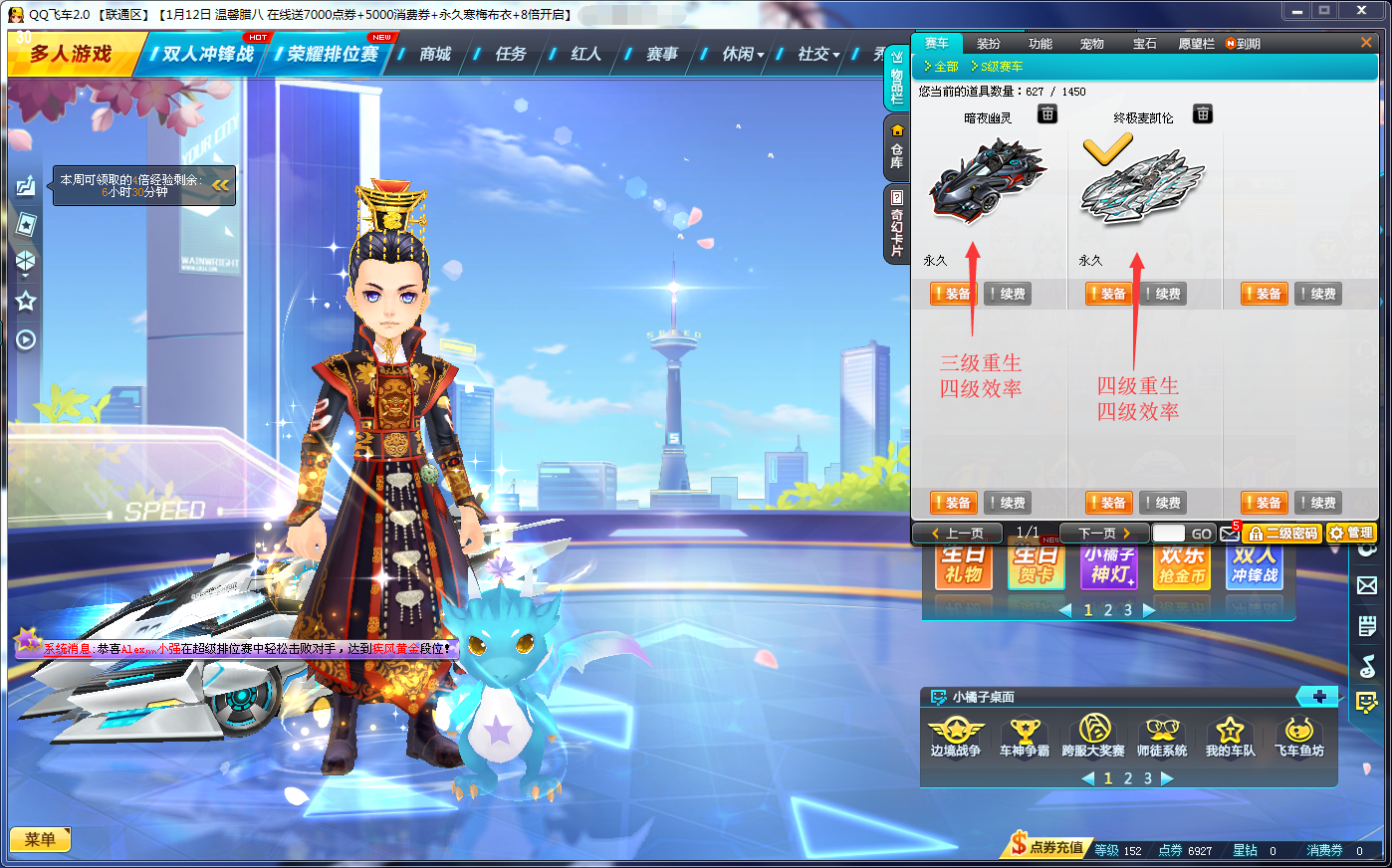The image size is (1392, 868).
Task: Open the 仓库 warehouse side tab
Action: point(897,146)
